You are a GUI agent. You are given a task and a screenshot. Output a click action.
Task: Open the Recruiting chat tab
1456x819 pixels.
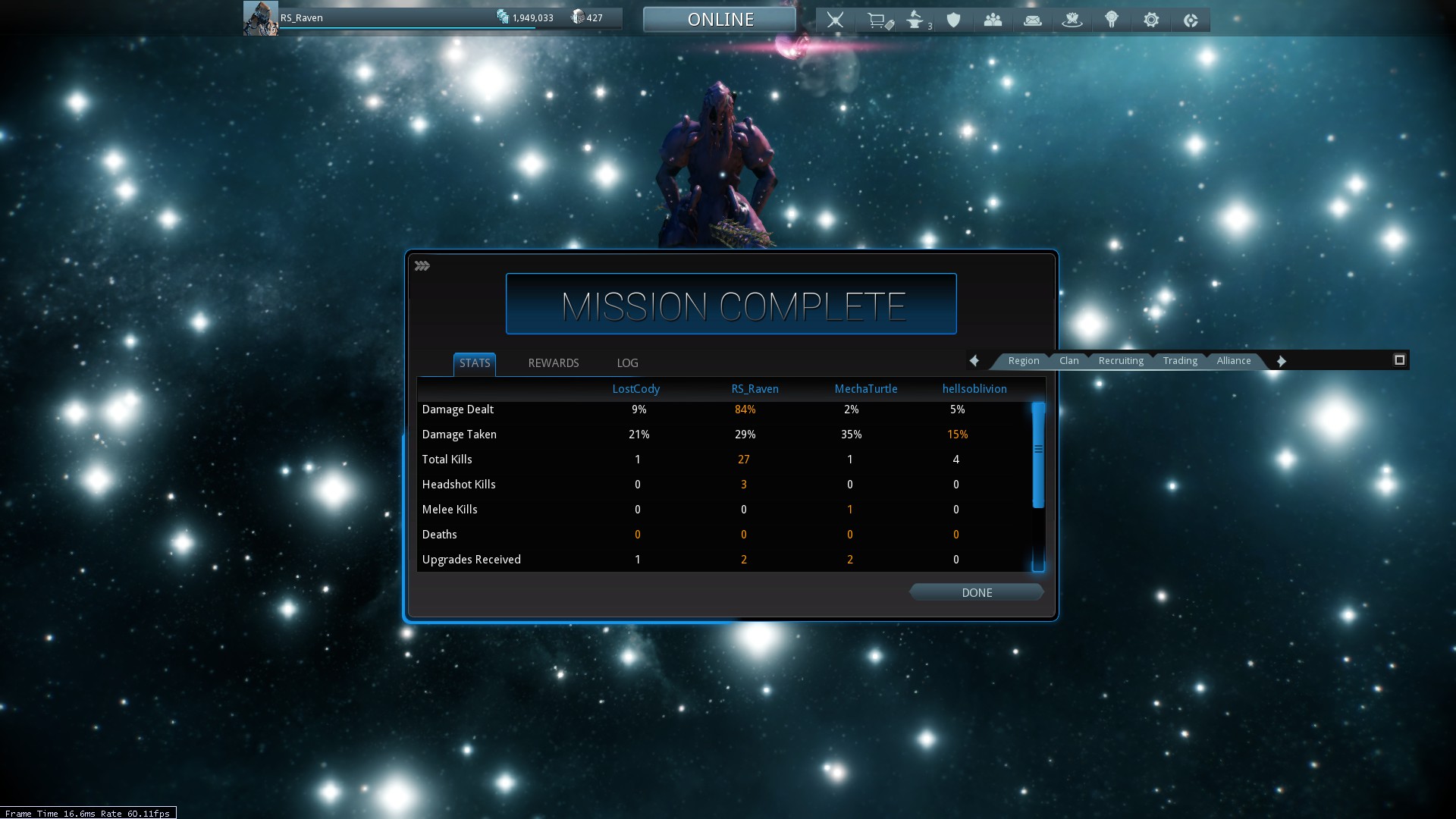pos(1120,361)
